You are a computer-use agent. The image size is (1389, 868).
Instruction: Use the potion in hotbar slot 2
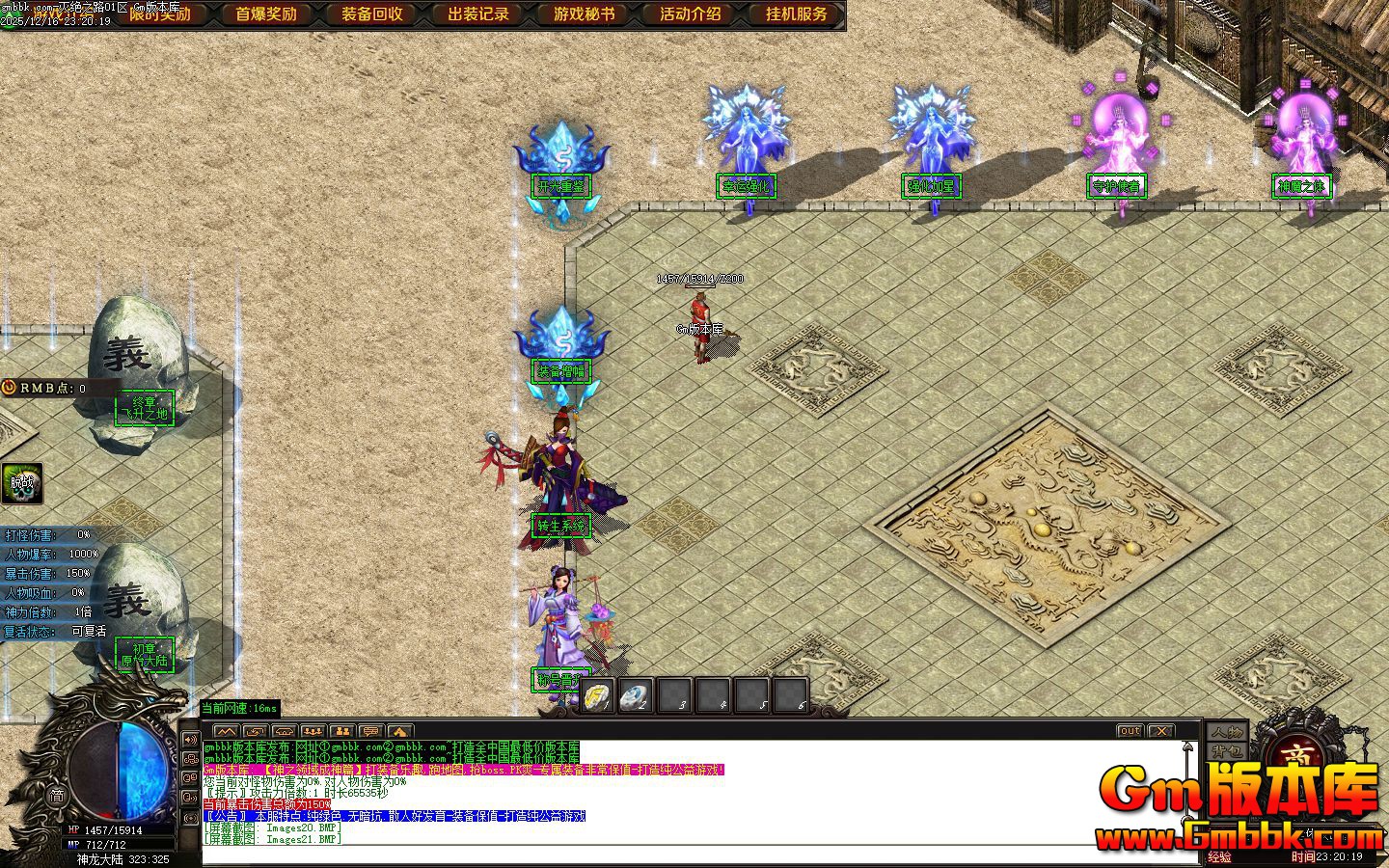pyautogui.click(x=634, y=696)
